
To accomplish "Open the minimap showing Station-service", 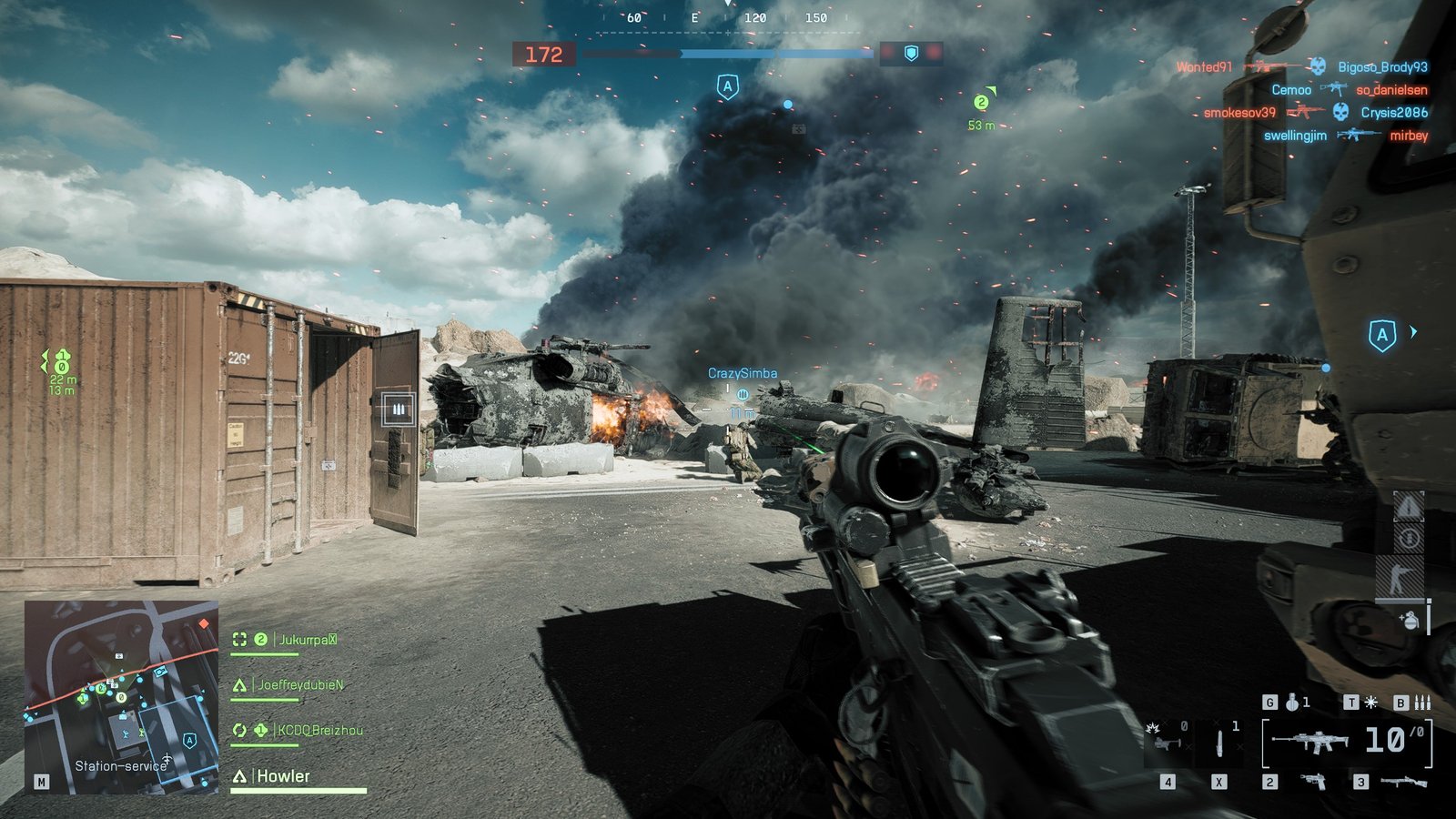I will click(121, 696).
